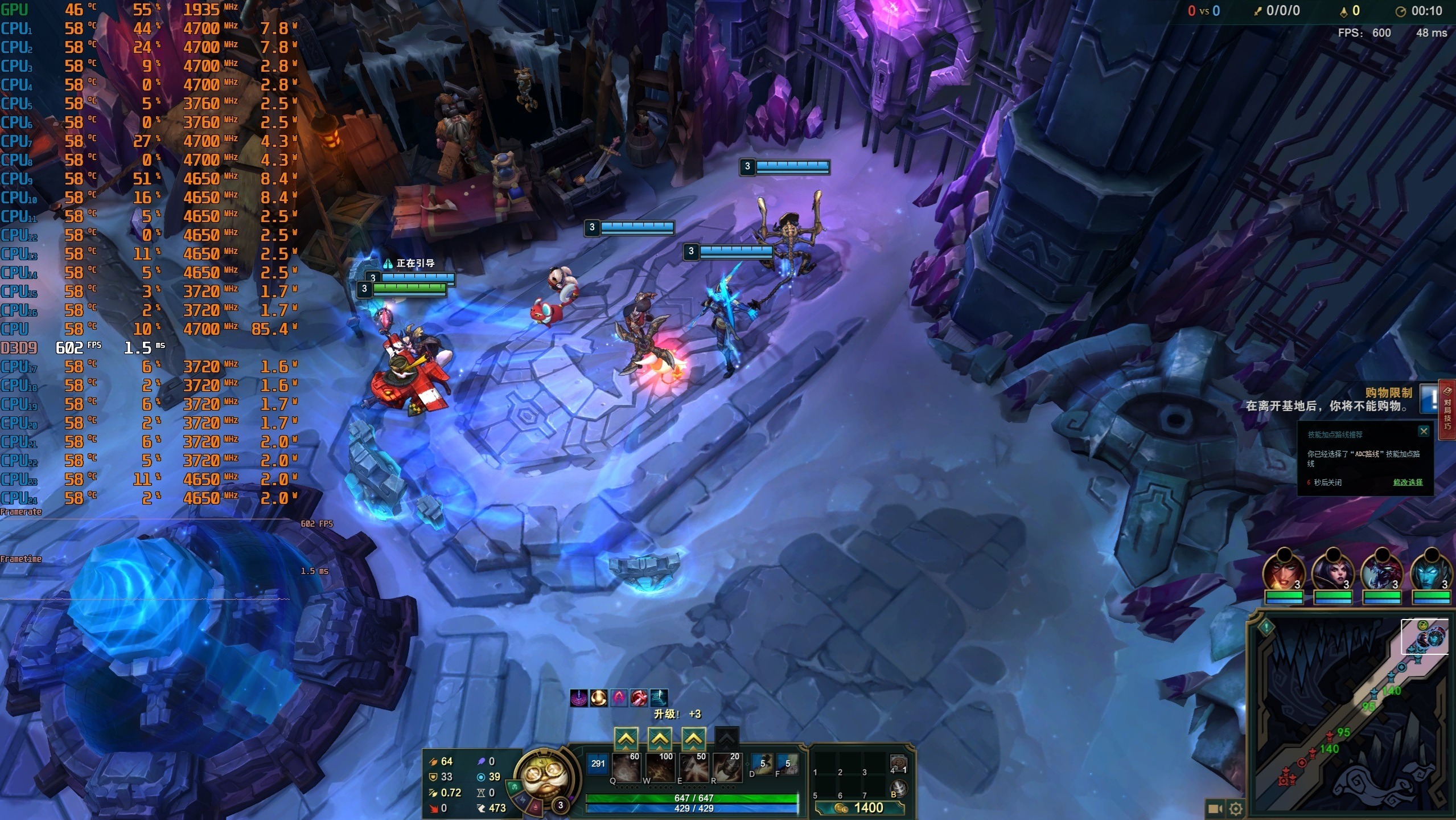Open the red 对局技巧 side tab

point(1447,409)
